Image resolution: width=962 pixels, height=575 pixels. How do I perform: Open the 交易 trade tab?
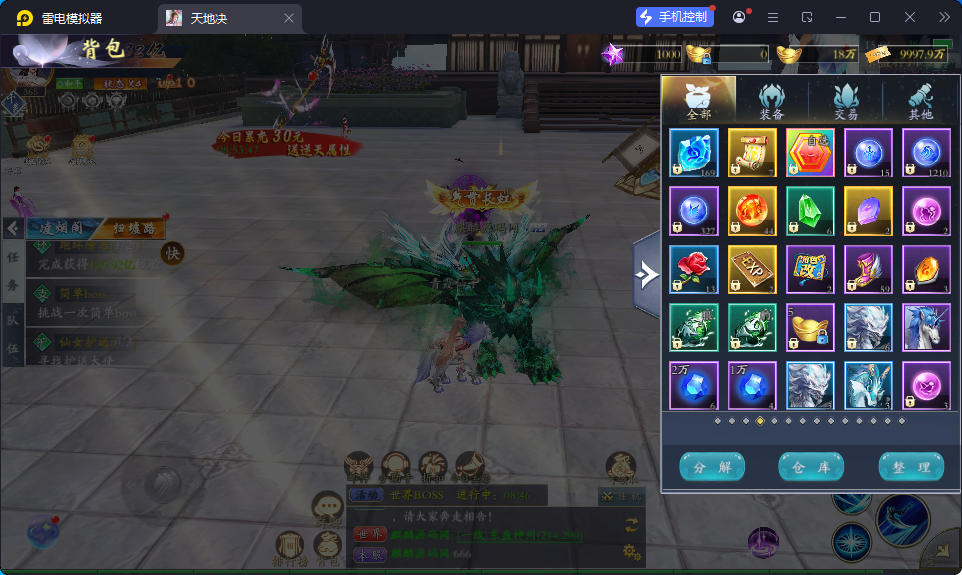tap(846, 101)
